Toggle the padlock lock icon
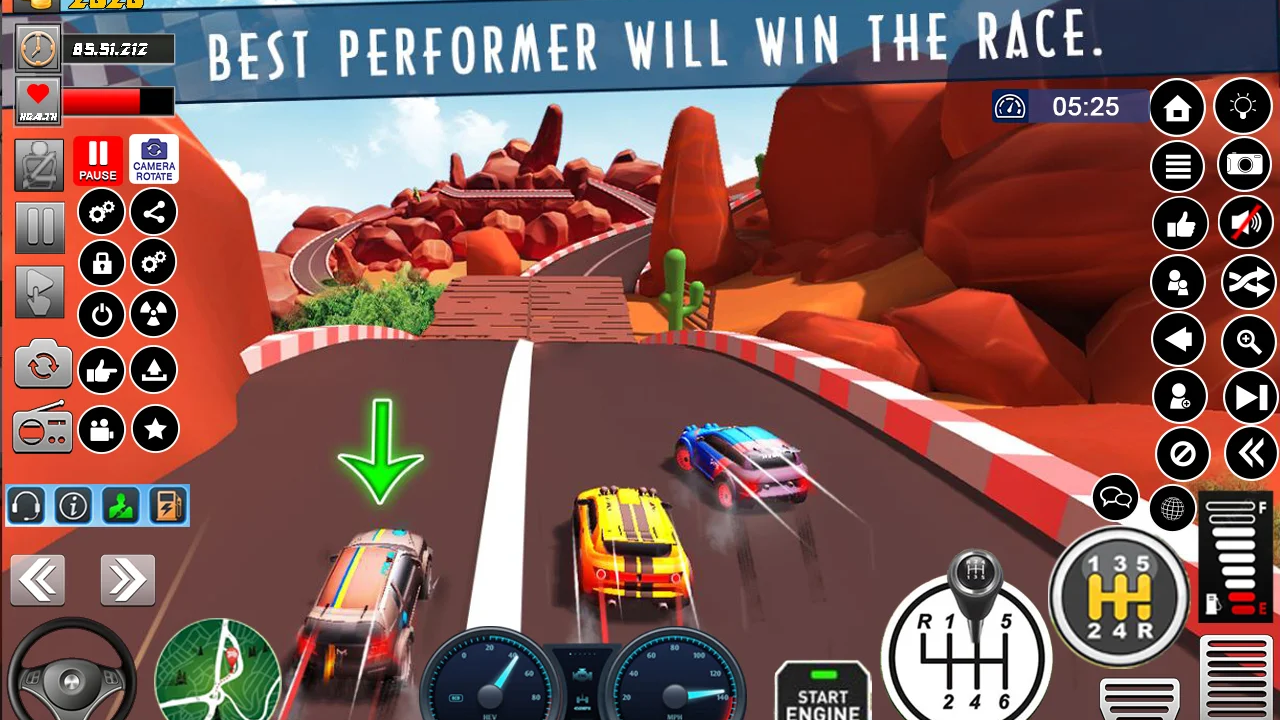 pos(101,262)
